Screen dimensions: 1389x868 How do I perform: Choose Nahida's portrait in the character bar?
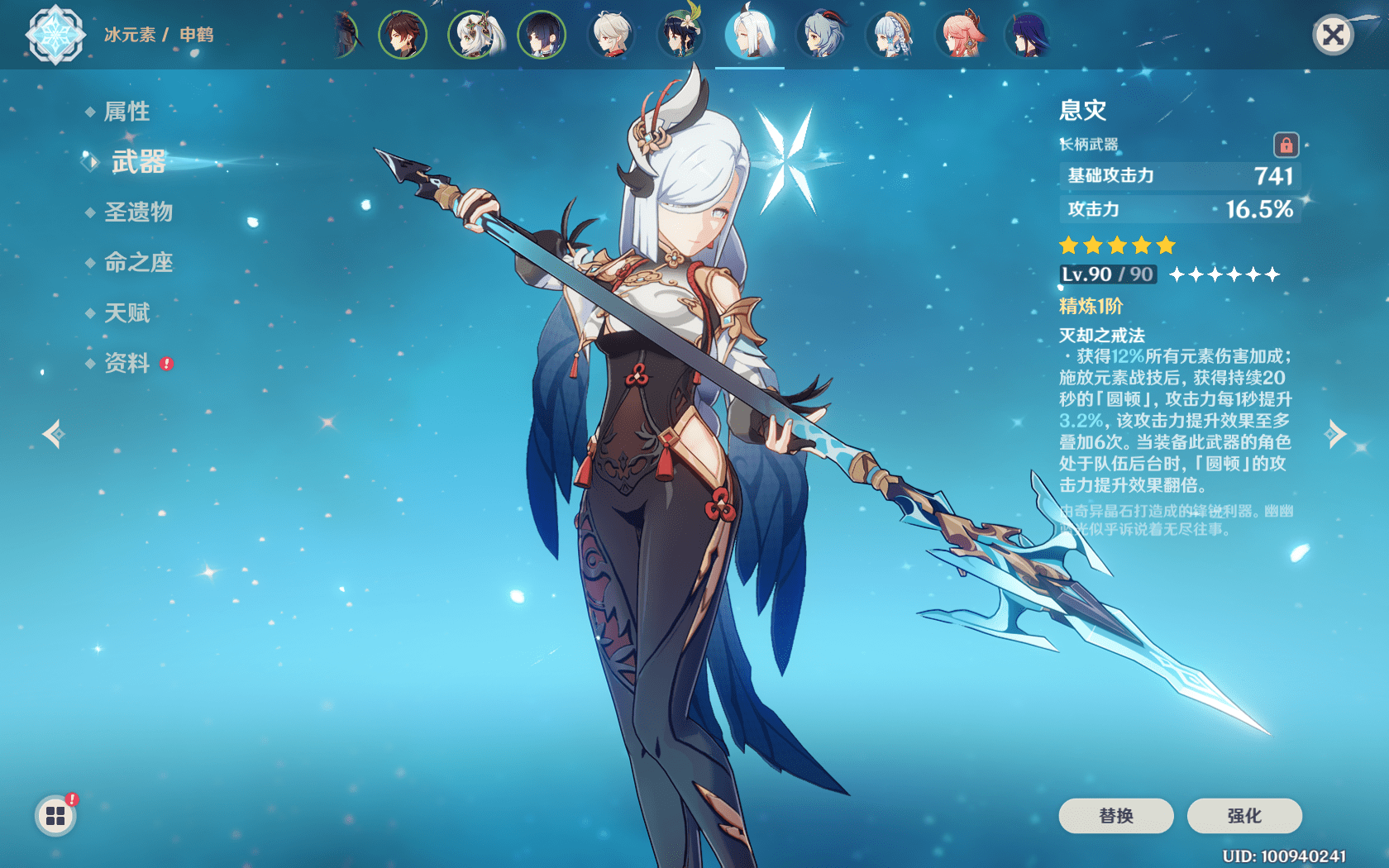(x=473, y=36)
